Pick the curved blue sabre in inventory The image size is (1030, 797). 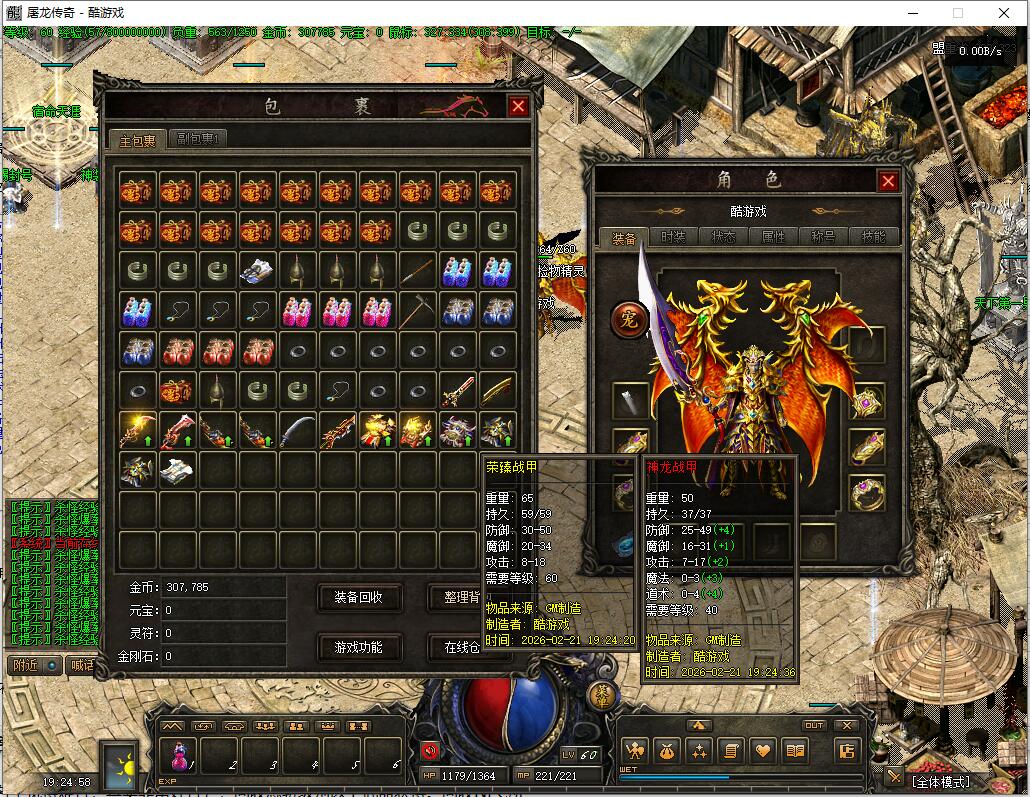pyautogui.click(x=297, y=431)
